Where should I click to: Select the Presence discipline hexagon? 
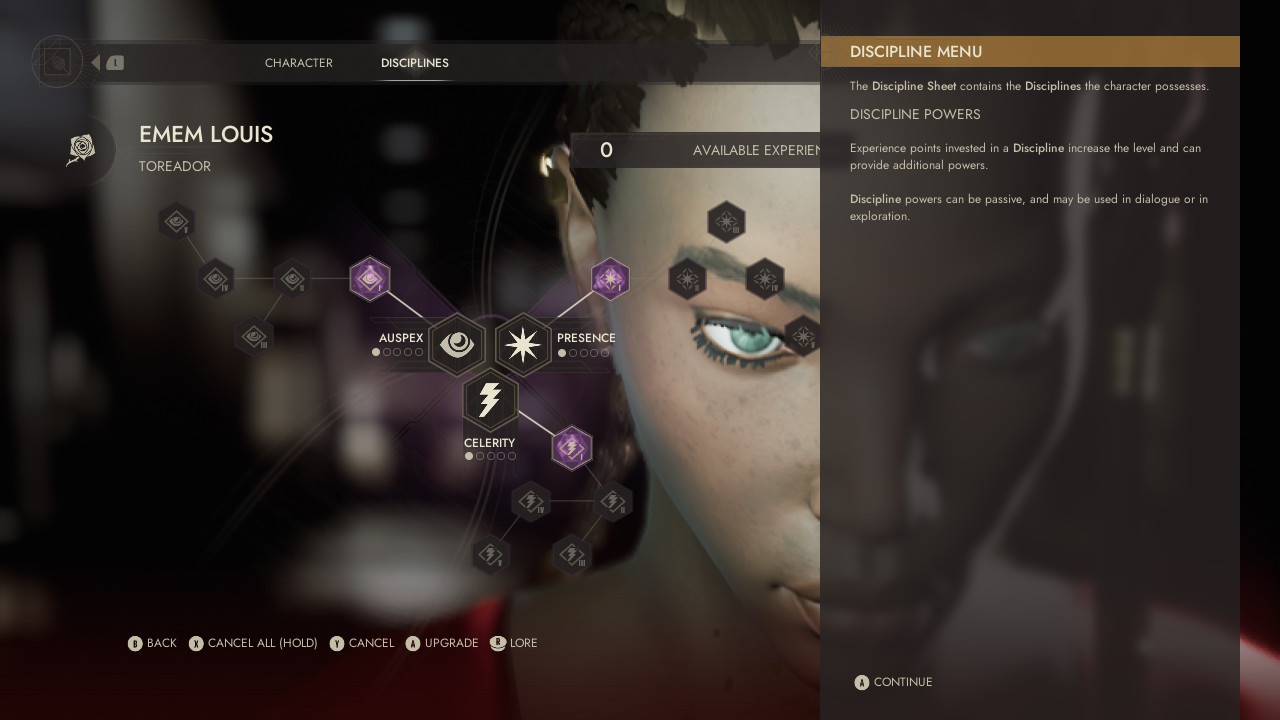(523, 344)
